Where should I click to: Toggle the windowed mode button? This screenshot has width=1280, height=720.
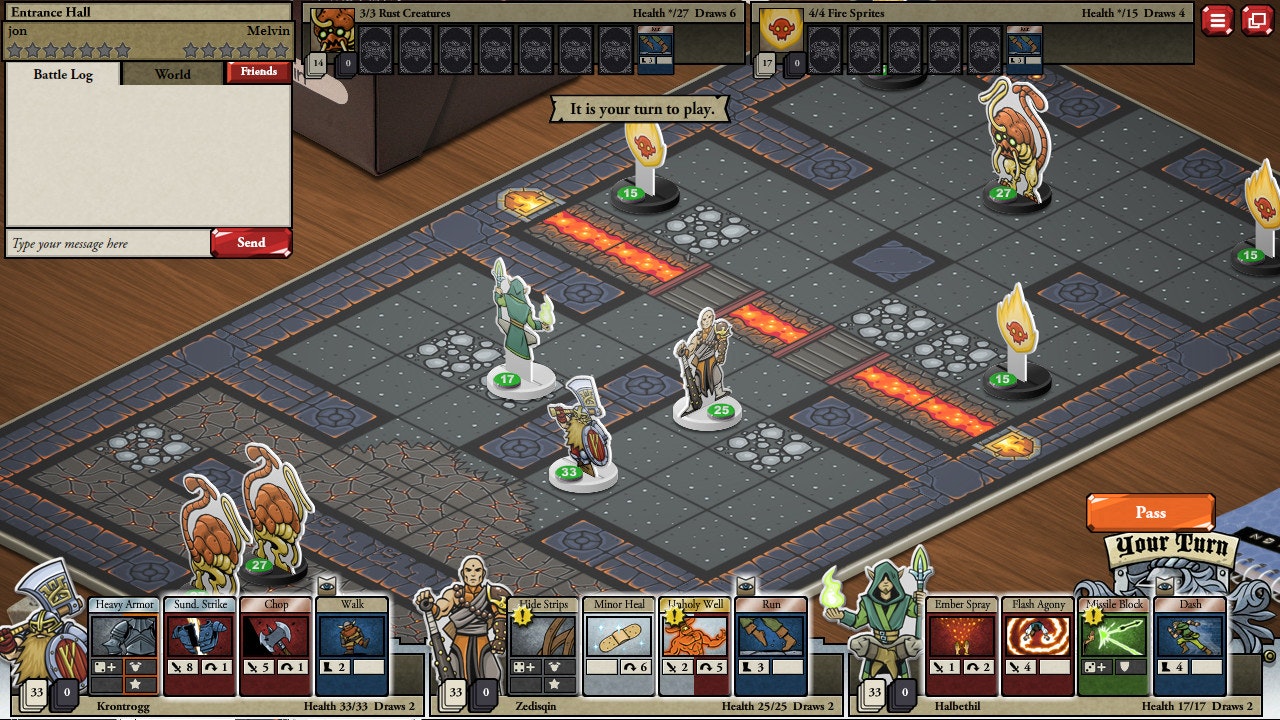point(1257,20)
